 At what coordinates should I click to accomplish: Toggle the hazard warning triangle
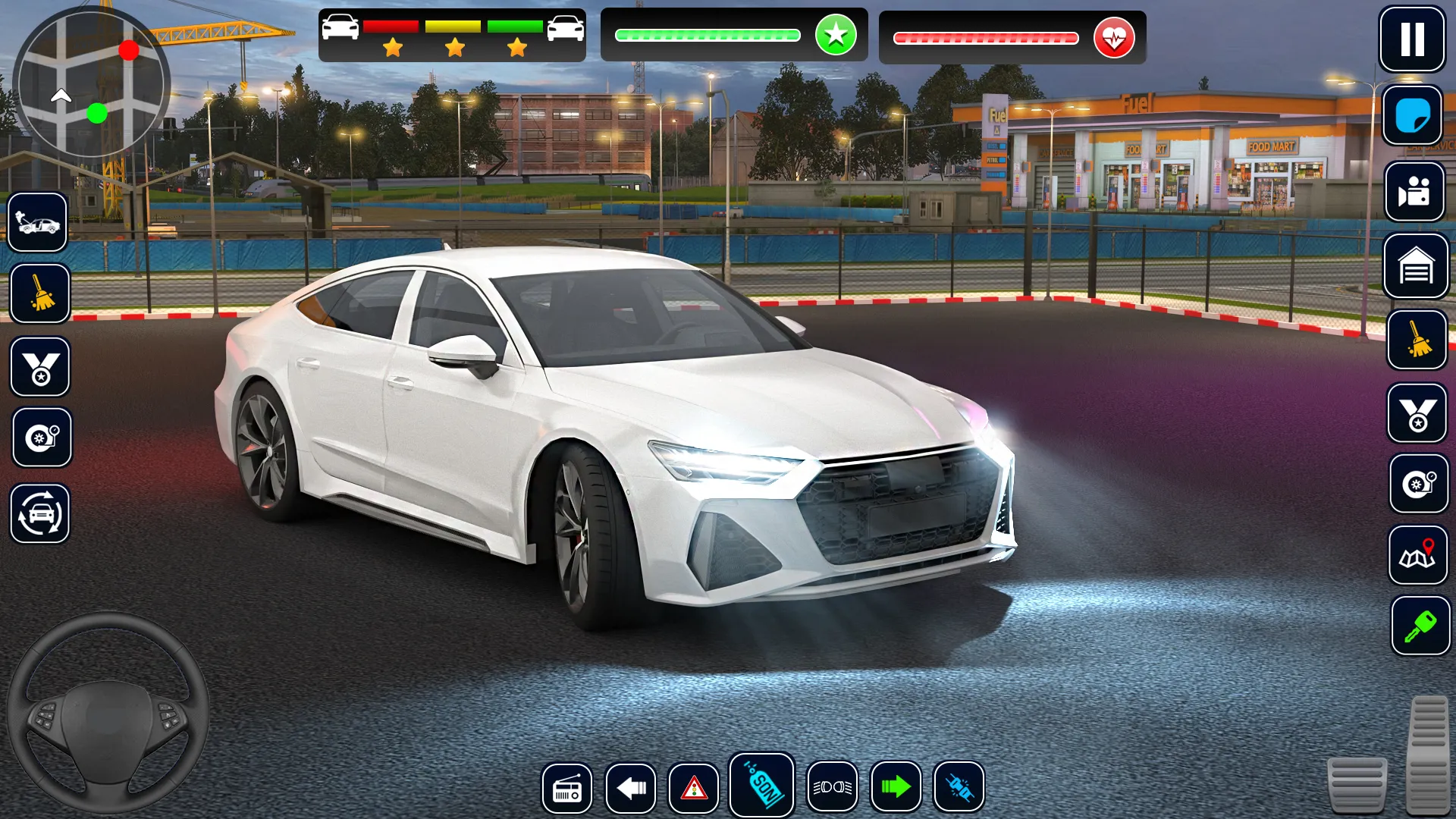[693, 788]
